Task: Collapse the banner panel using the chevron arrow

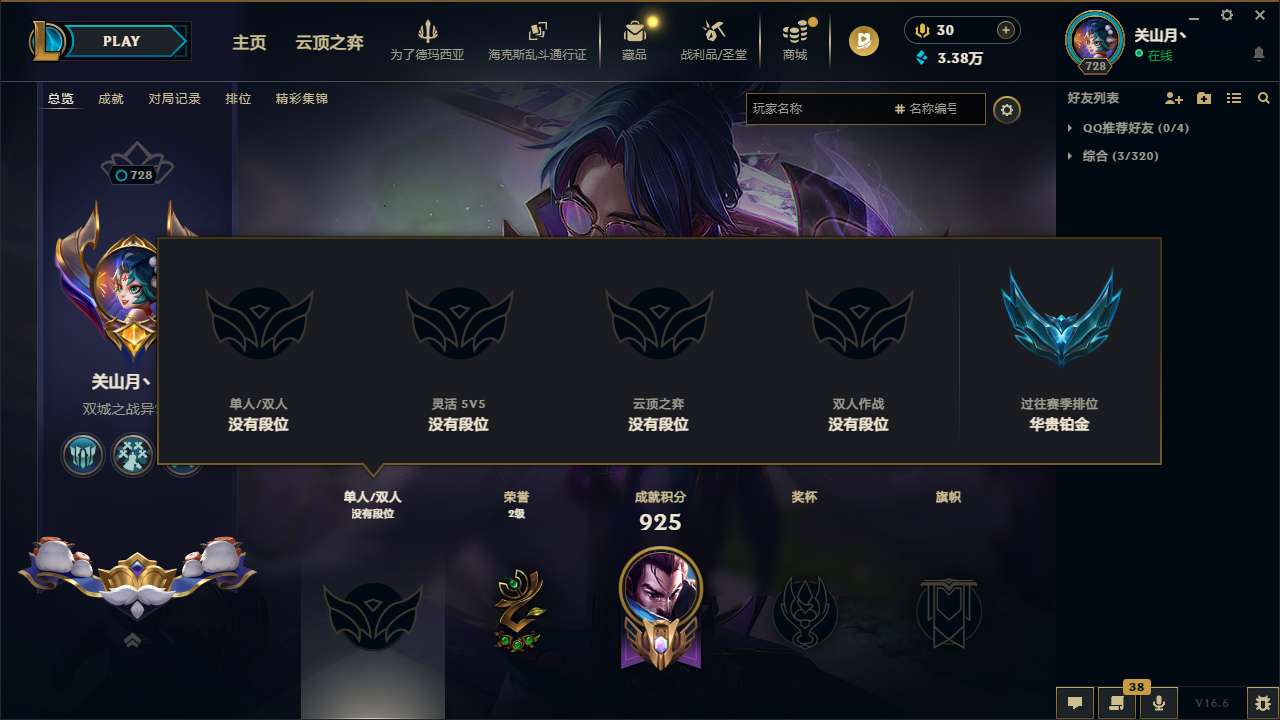Action: pyautogui.click(x=132, y=641)
